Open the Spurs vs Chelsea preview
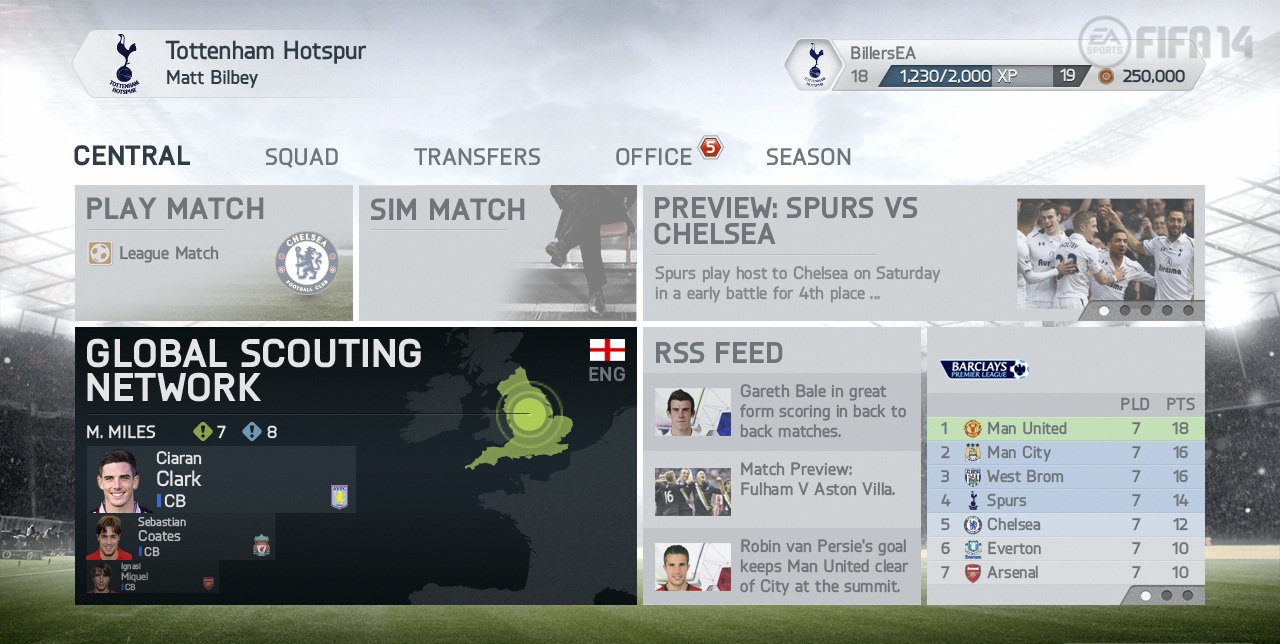This screenshot has height=644, width=1280. pos(923,252)
